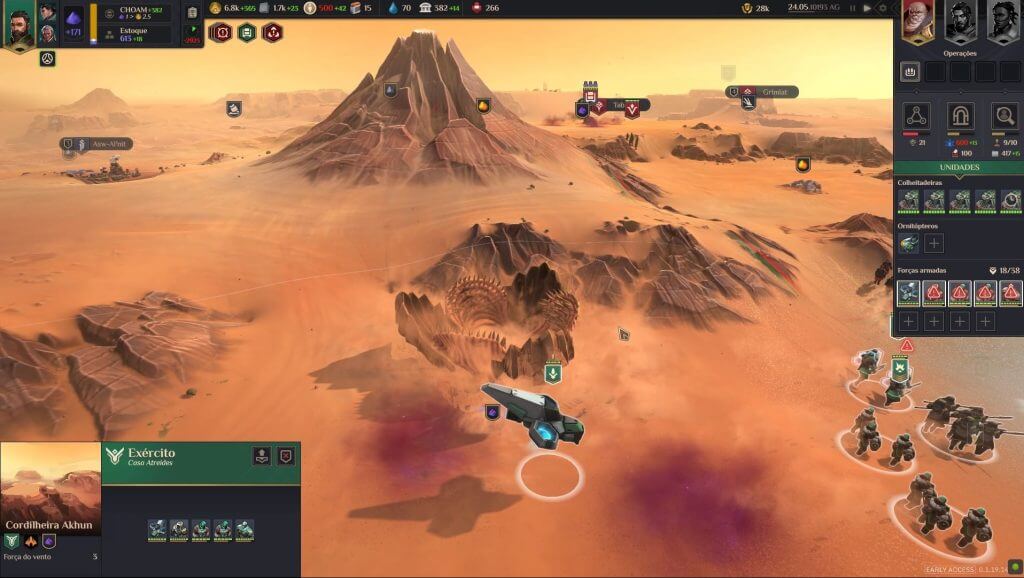The image size is (1024, 578).
Task: Select the purple spice resource icon
Action: point(74,18)
